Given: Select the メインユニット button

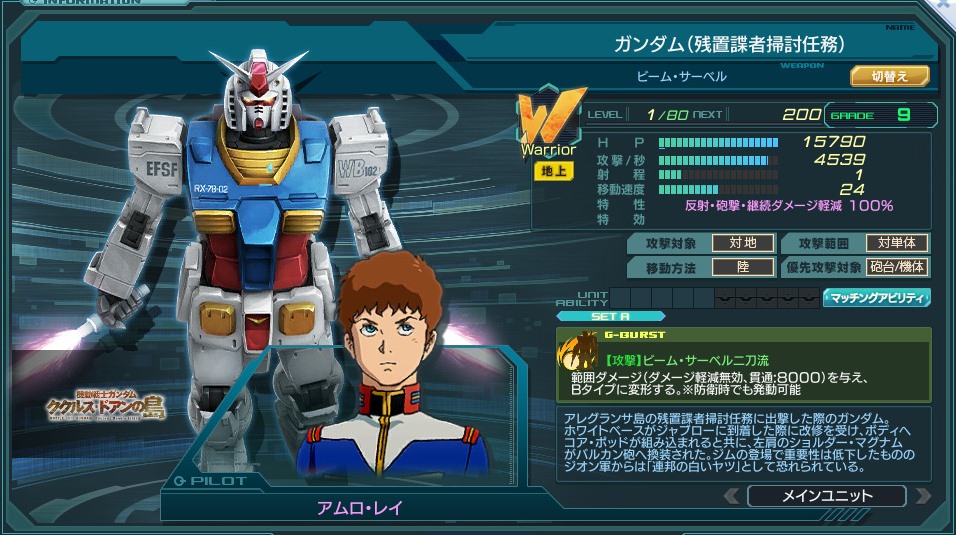Looking at the screenshot, I should (x=826, y=495).
